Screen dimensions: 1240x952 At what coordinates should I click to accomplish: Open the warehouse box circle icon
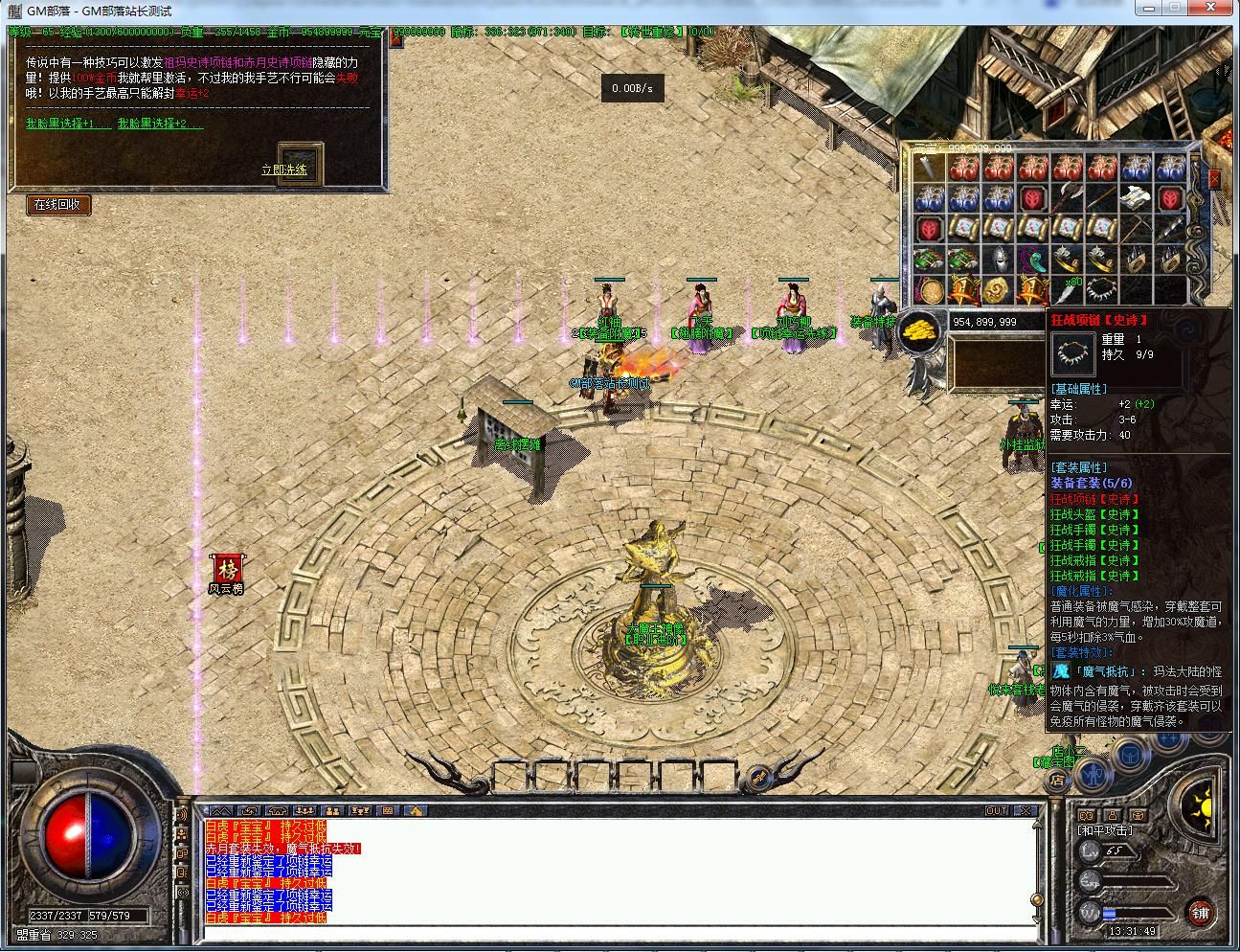coord(1130,756)
